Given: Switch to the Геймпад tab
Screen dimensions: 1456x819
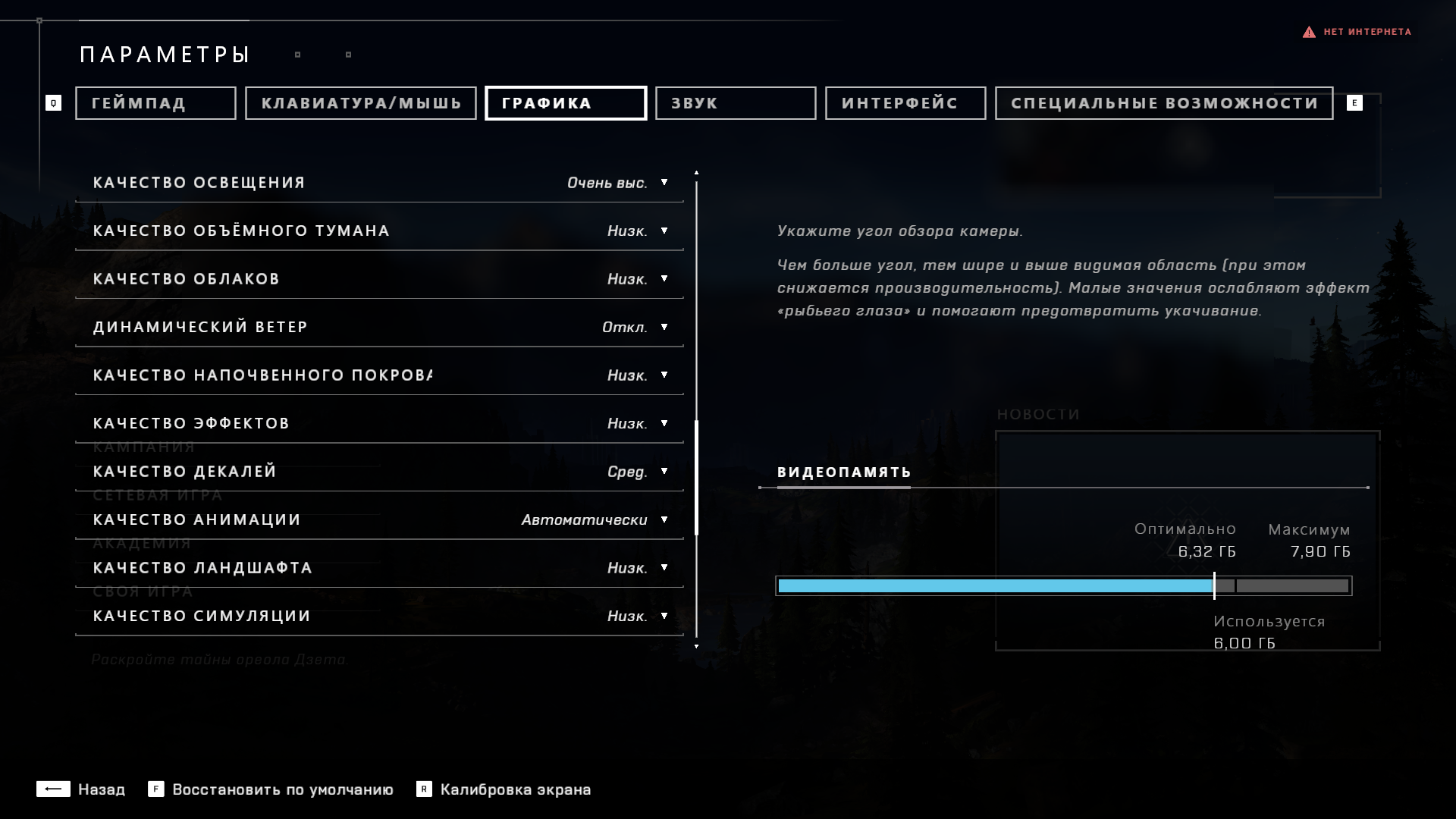Looking at the screenshot, I should pos(155,103).
